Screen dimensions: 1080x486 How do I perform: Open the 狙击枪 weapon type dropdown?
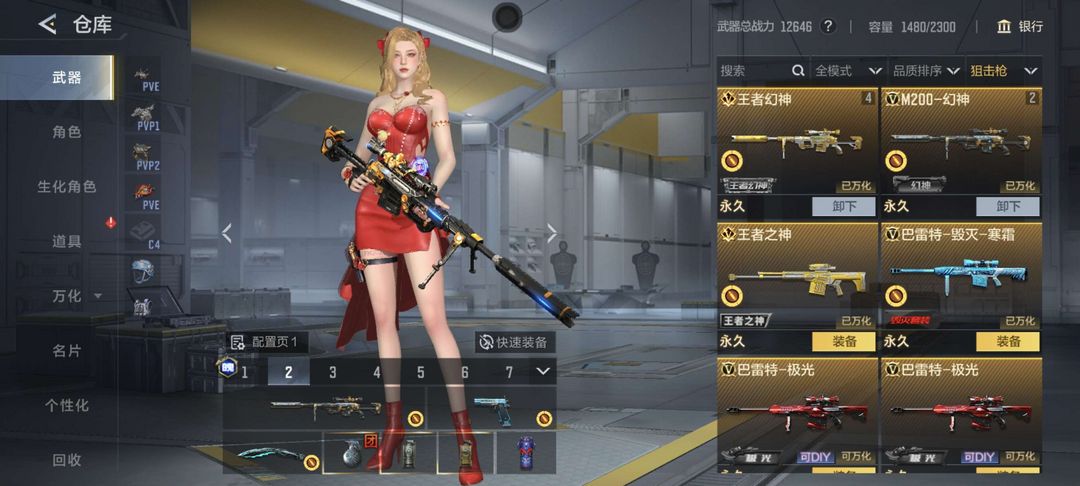[1003, 71]
